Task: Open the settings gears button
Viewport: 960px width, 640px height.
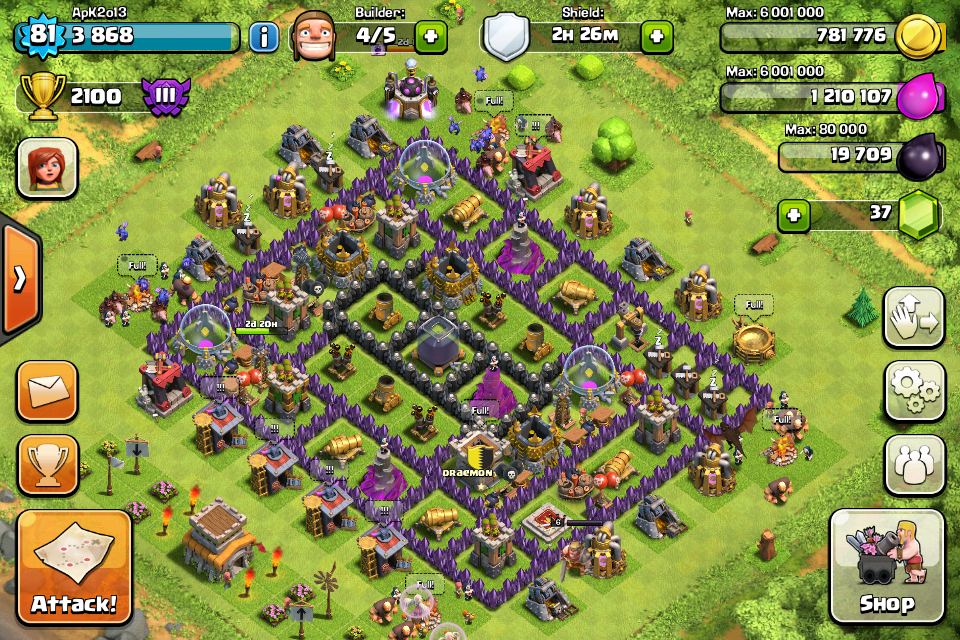Action: point(914,390)
